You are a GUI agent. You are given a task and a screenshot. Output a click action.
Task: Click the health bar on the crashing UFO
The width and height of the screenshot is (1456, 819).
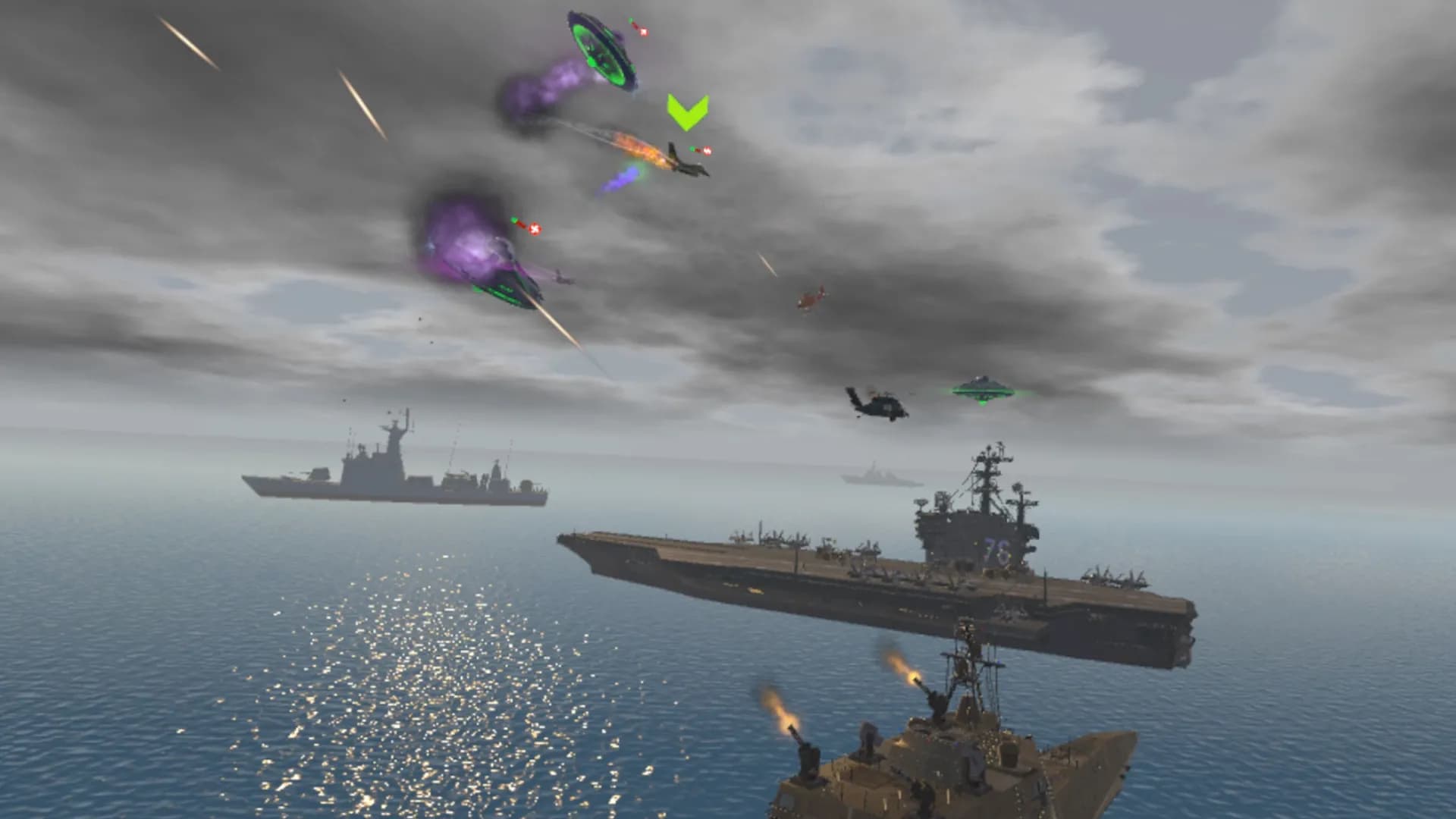click(514, 220)
